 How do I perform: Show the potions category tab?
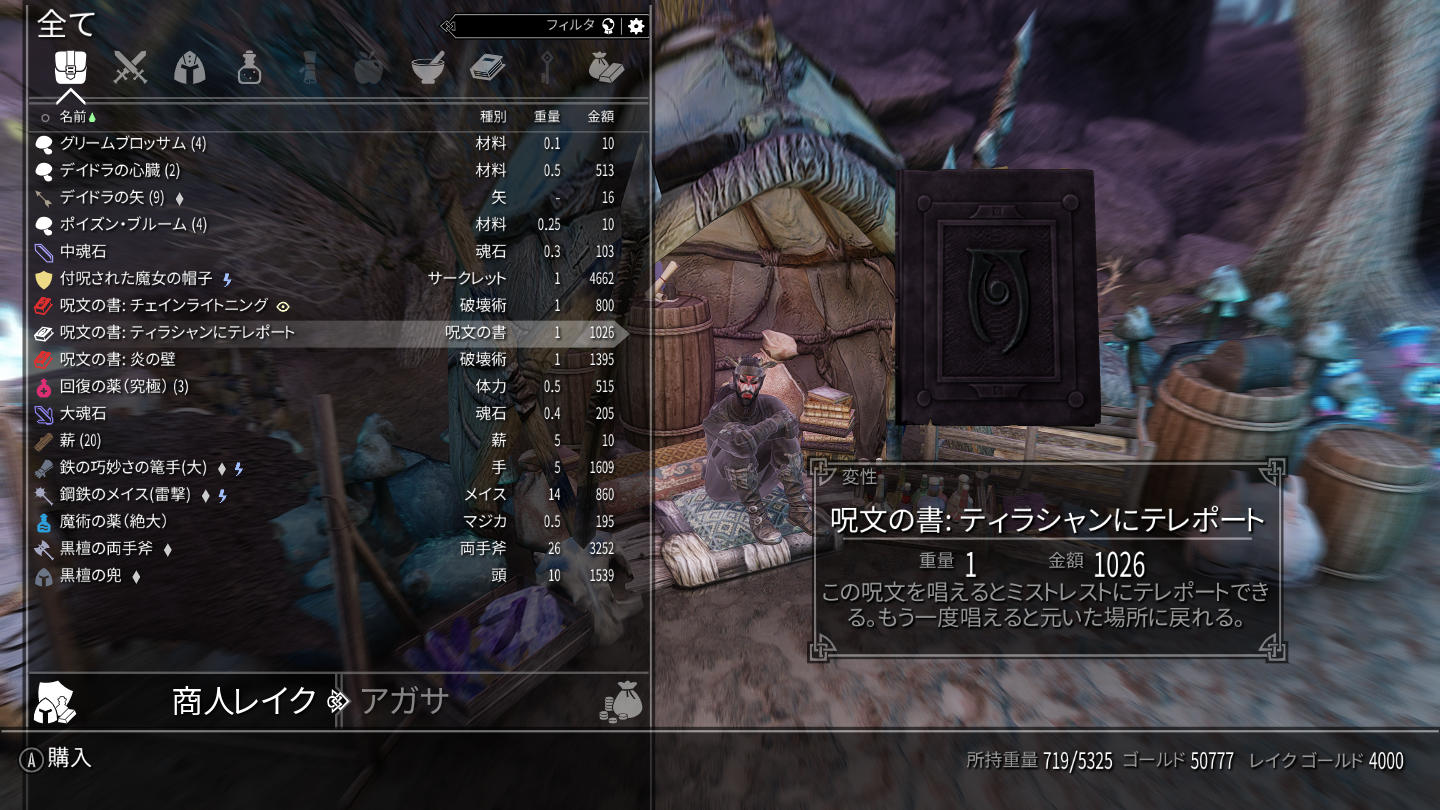pyautogui.click(x=249, y=68)
